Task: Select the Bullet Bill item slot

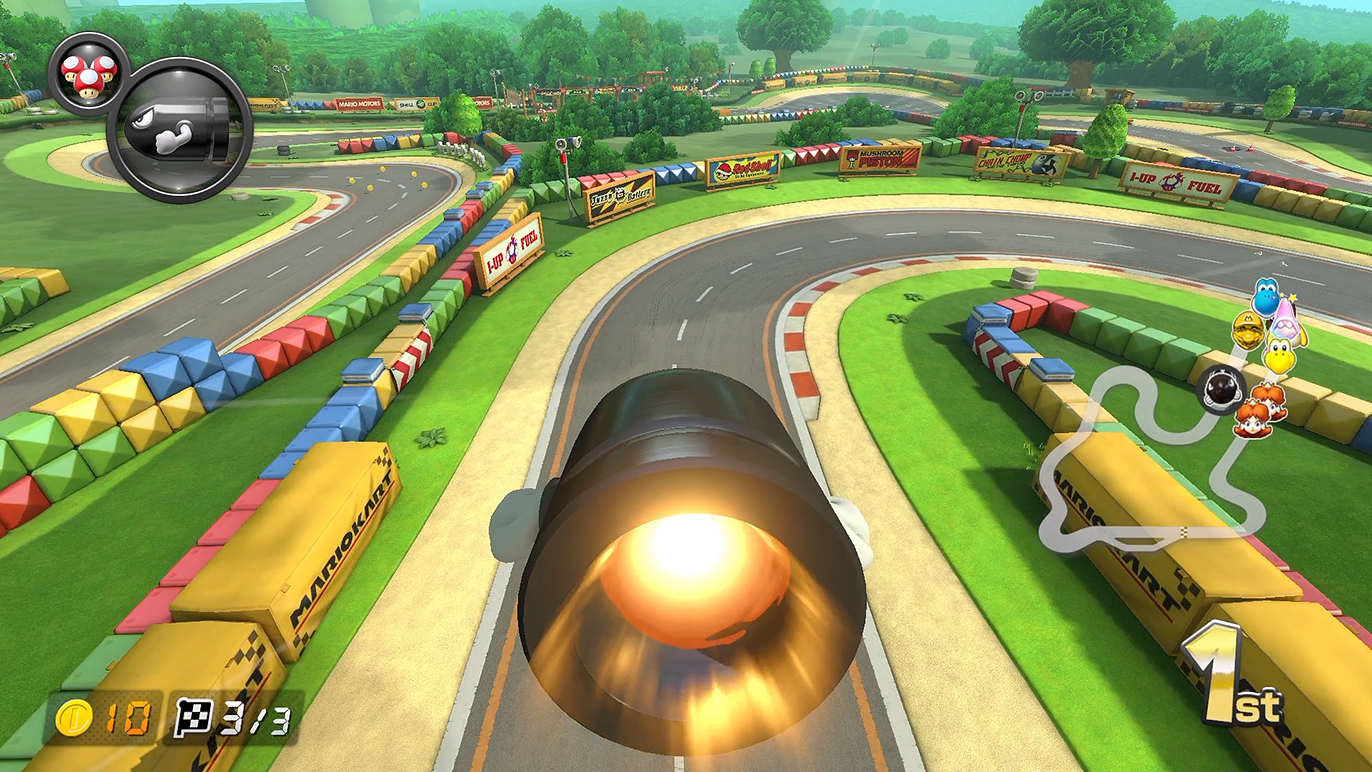Action: point(179,130)
